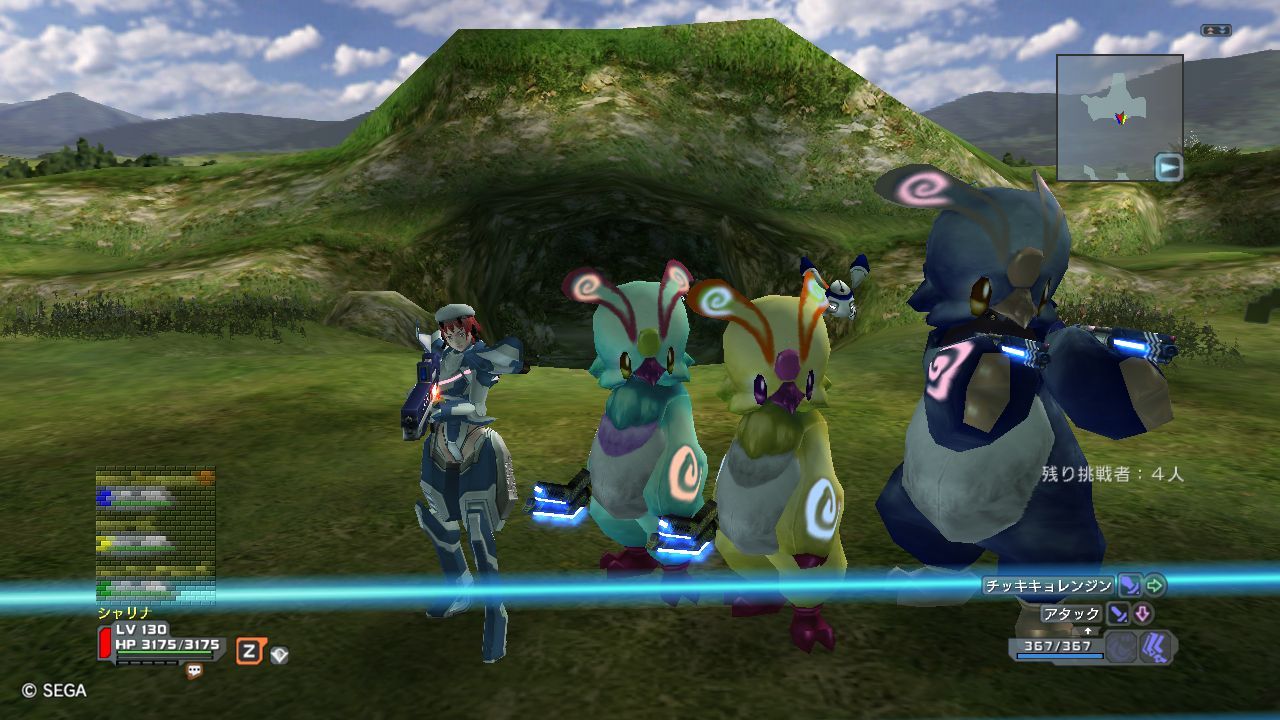Click the minimap in the corner
The image size is (1280, 720).
click(x=1119, y=117)
